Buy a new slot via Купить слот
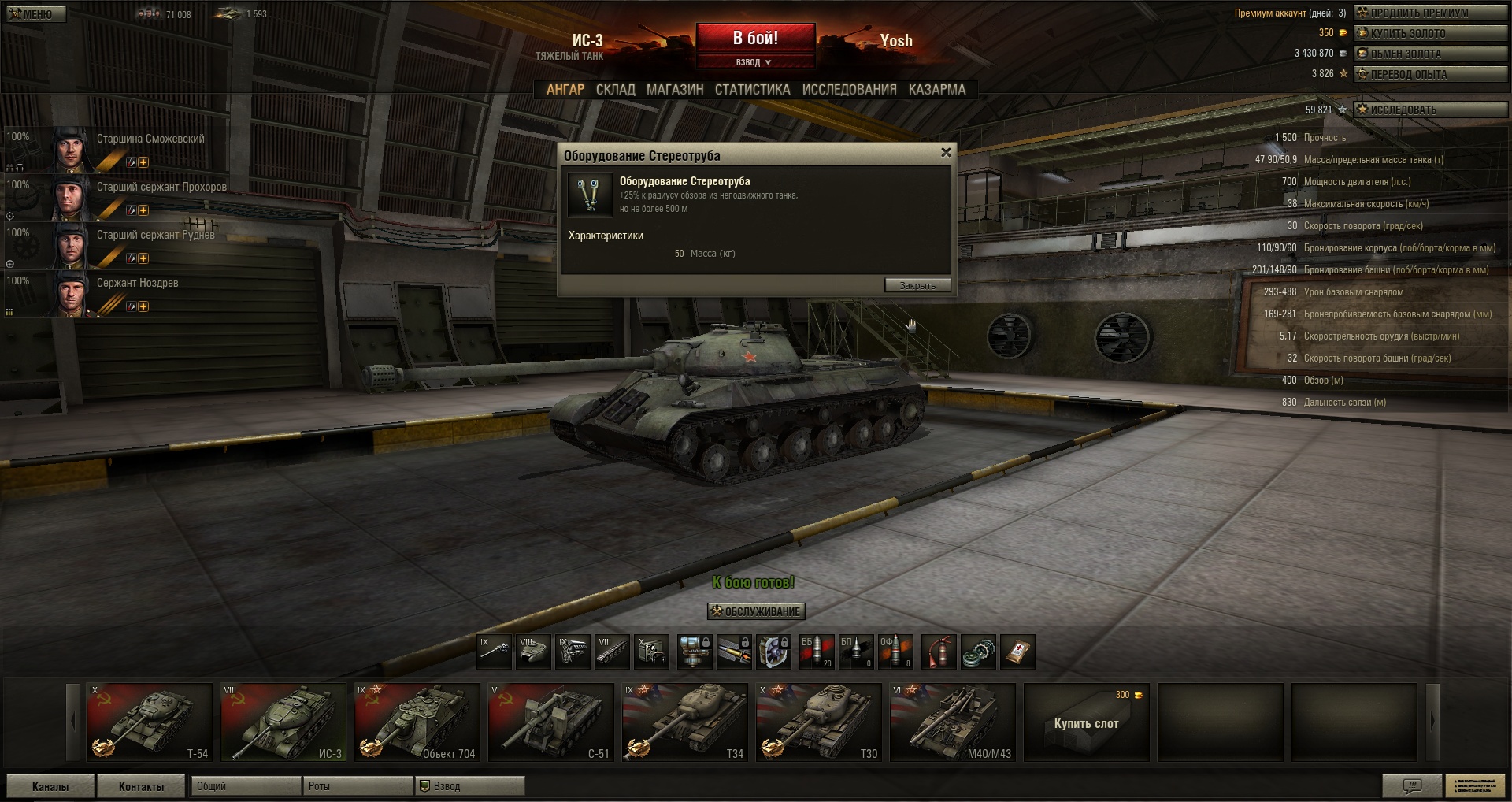Screen dimensions: 1512x802 pos(1086,722)
